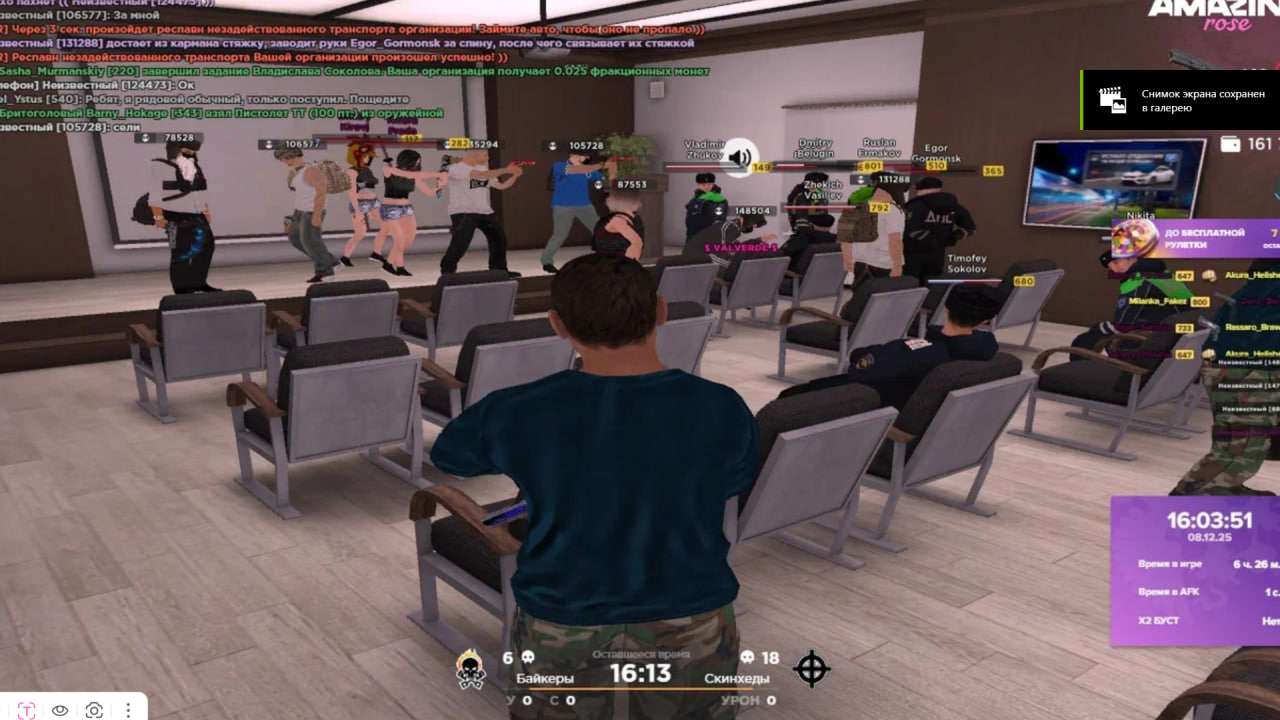This screenshot has width=1280, height=720.
Task: Open the three-dot more options menu
Action: pos(128,710)
